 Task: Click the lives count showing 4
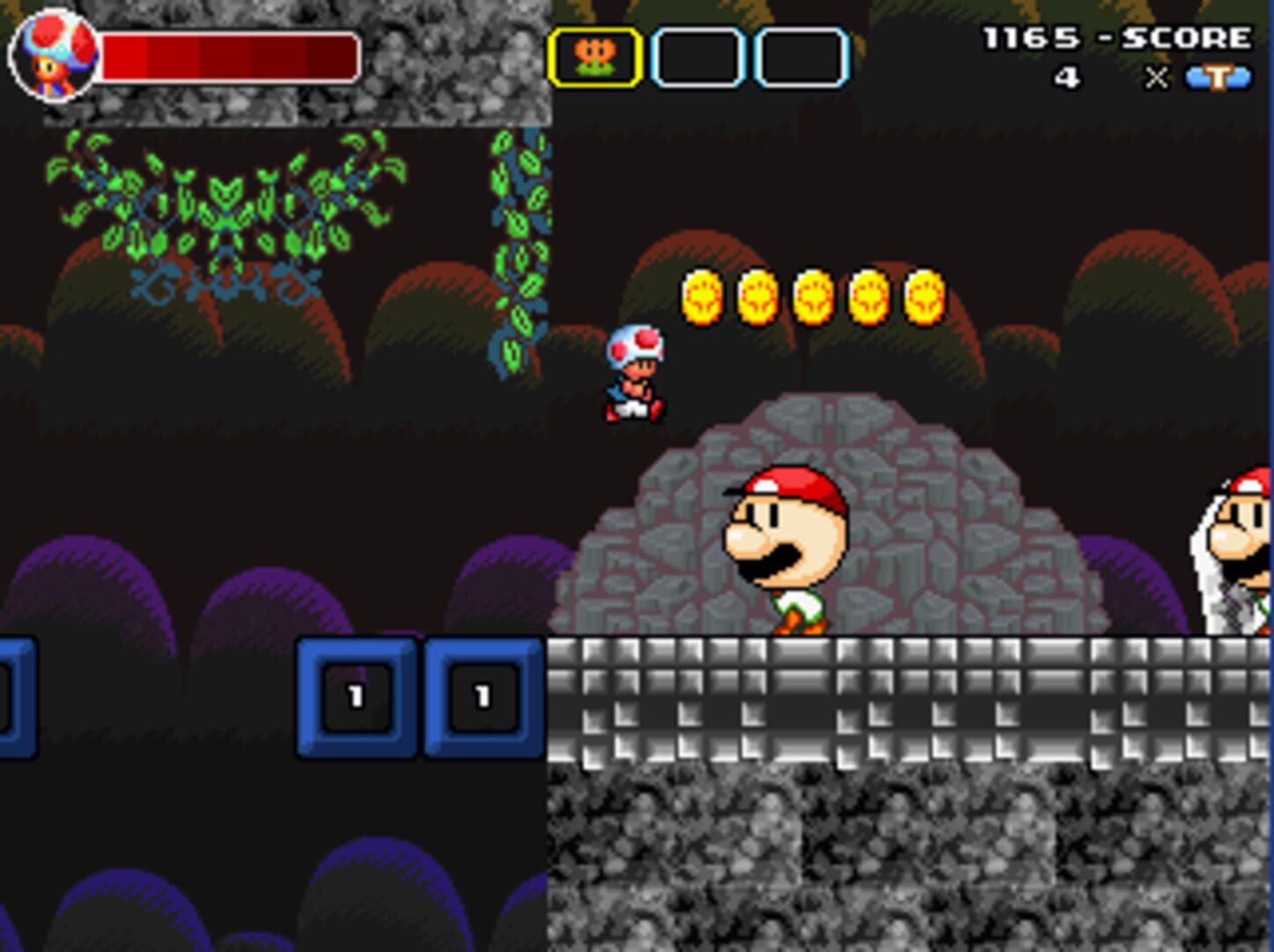pos(1066,79)
